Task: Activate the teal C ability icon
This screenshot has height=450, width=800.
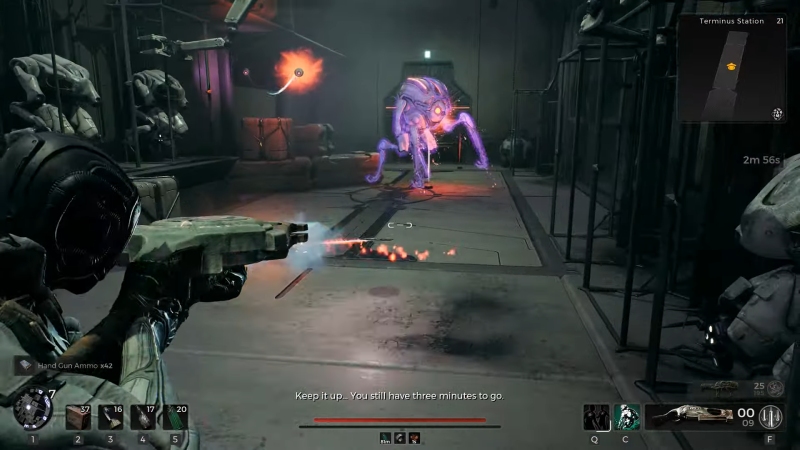Action: (627, 416)
